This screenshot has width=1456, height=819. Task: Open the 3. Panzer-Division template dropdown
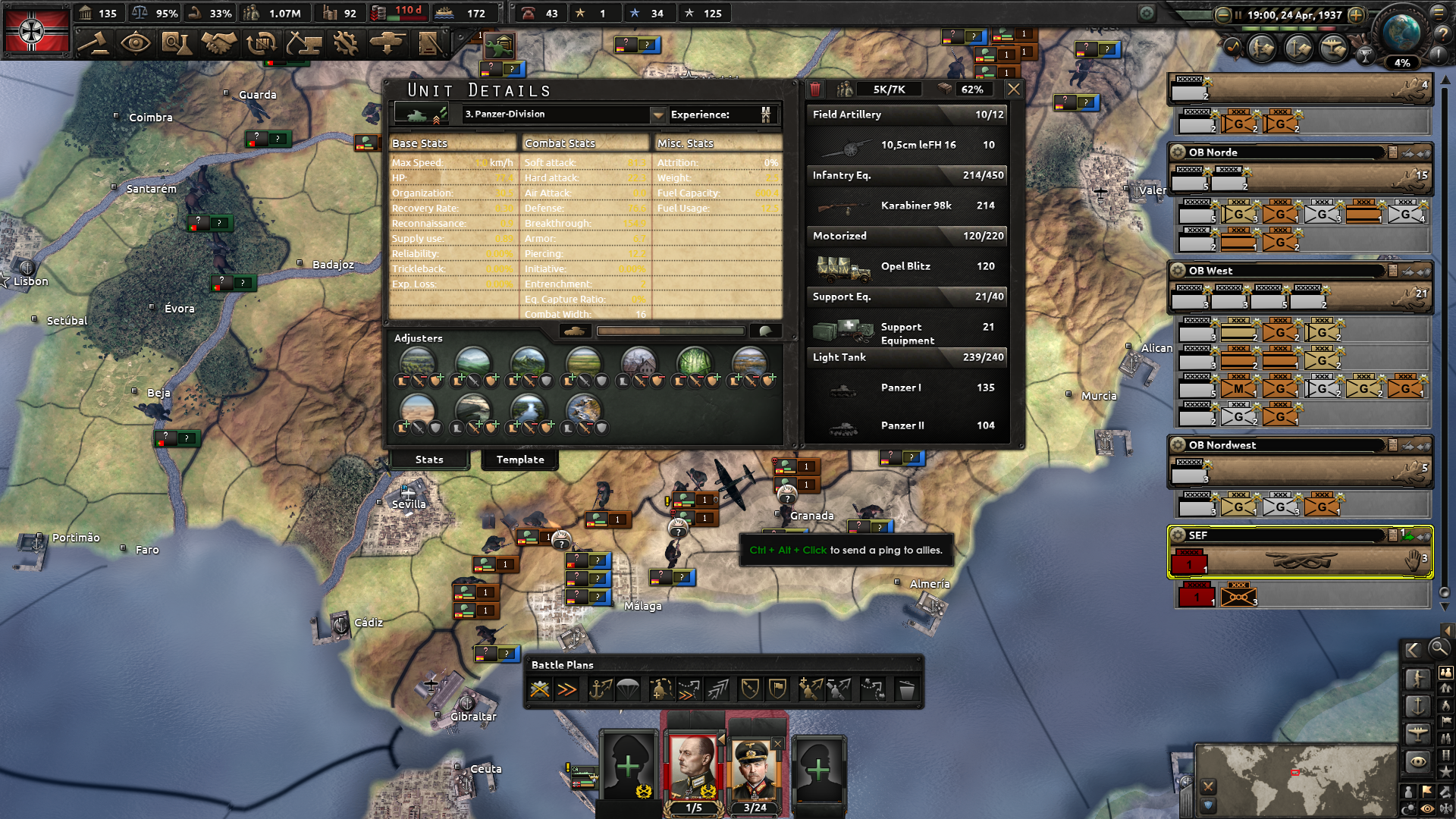(657, 115)
